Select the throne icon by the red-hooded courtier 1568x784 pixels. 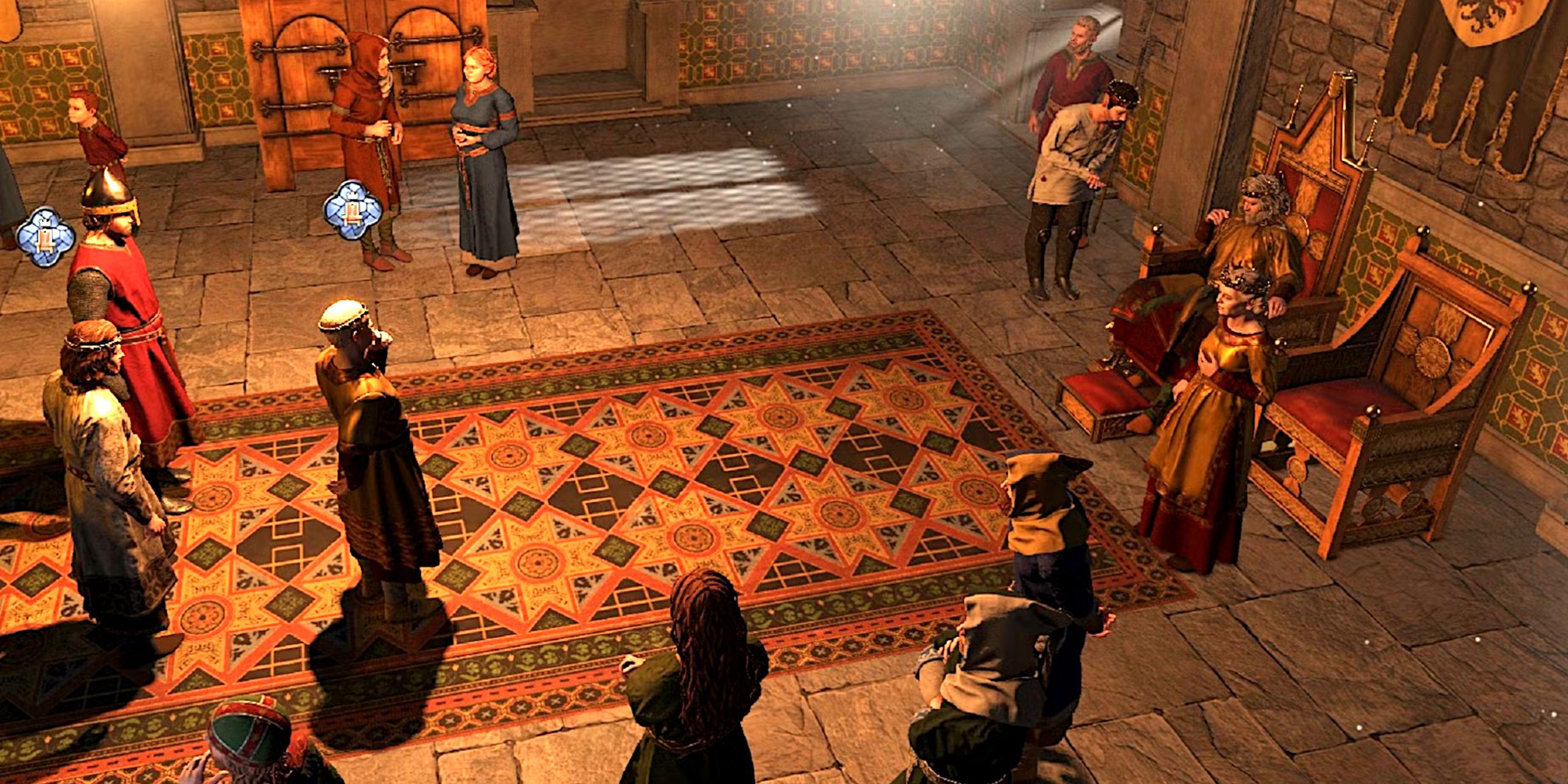352,209
